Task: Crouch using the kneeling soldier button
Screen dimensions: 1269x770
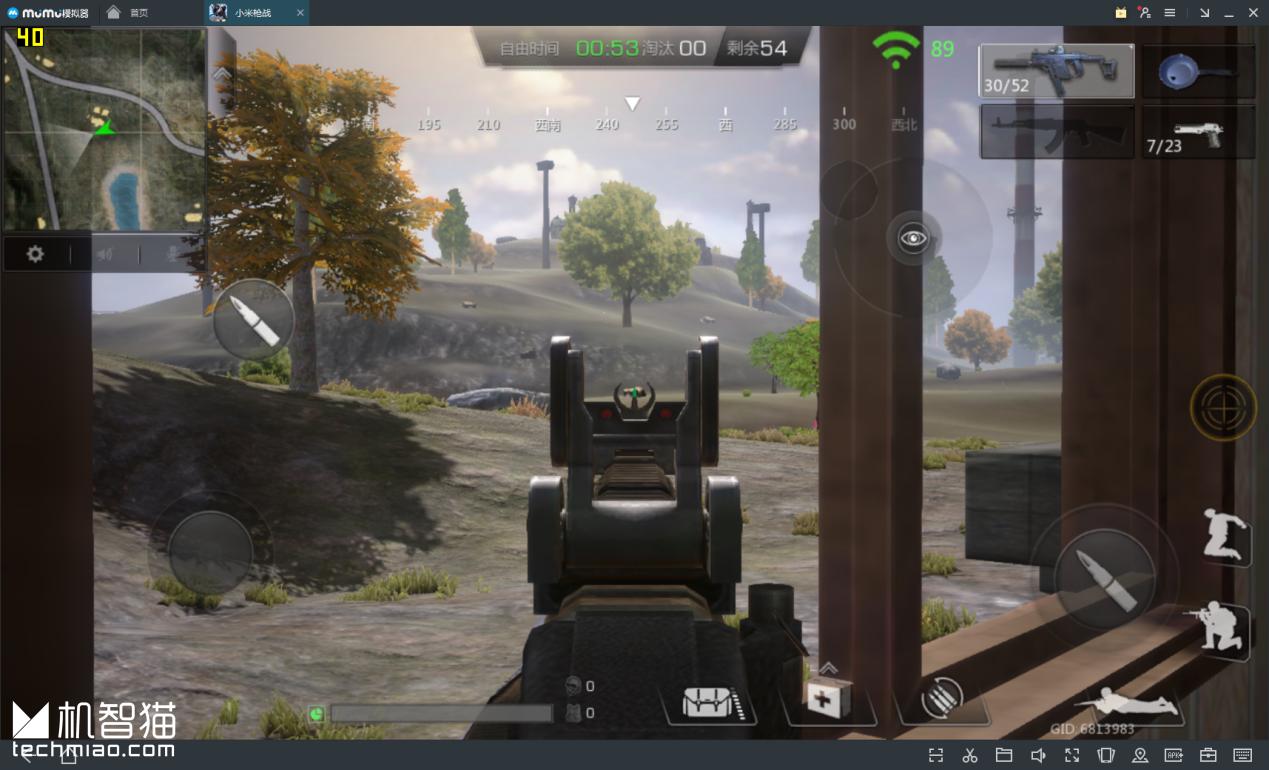Action: click(x=1223, y=629)
